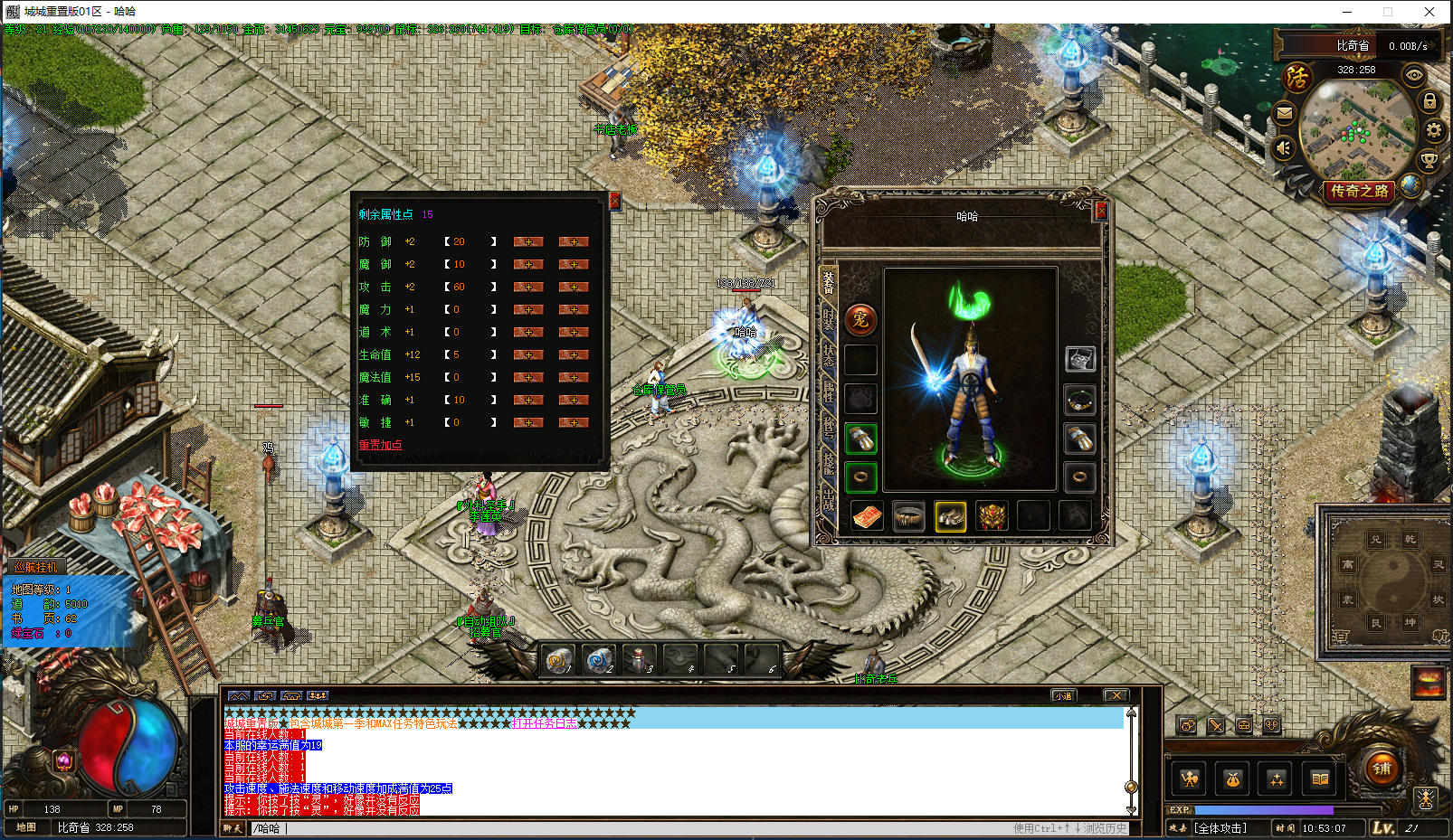
Task: Open settings via the gear icon
Action: pyautogui.click(x=1433, y=131)
